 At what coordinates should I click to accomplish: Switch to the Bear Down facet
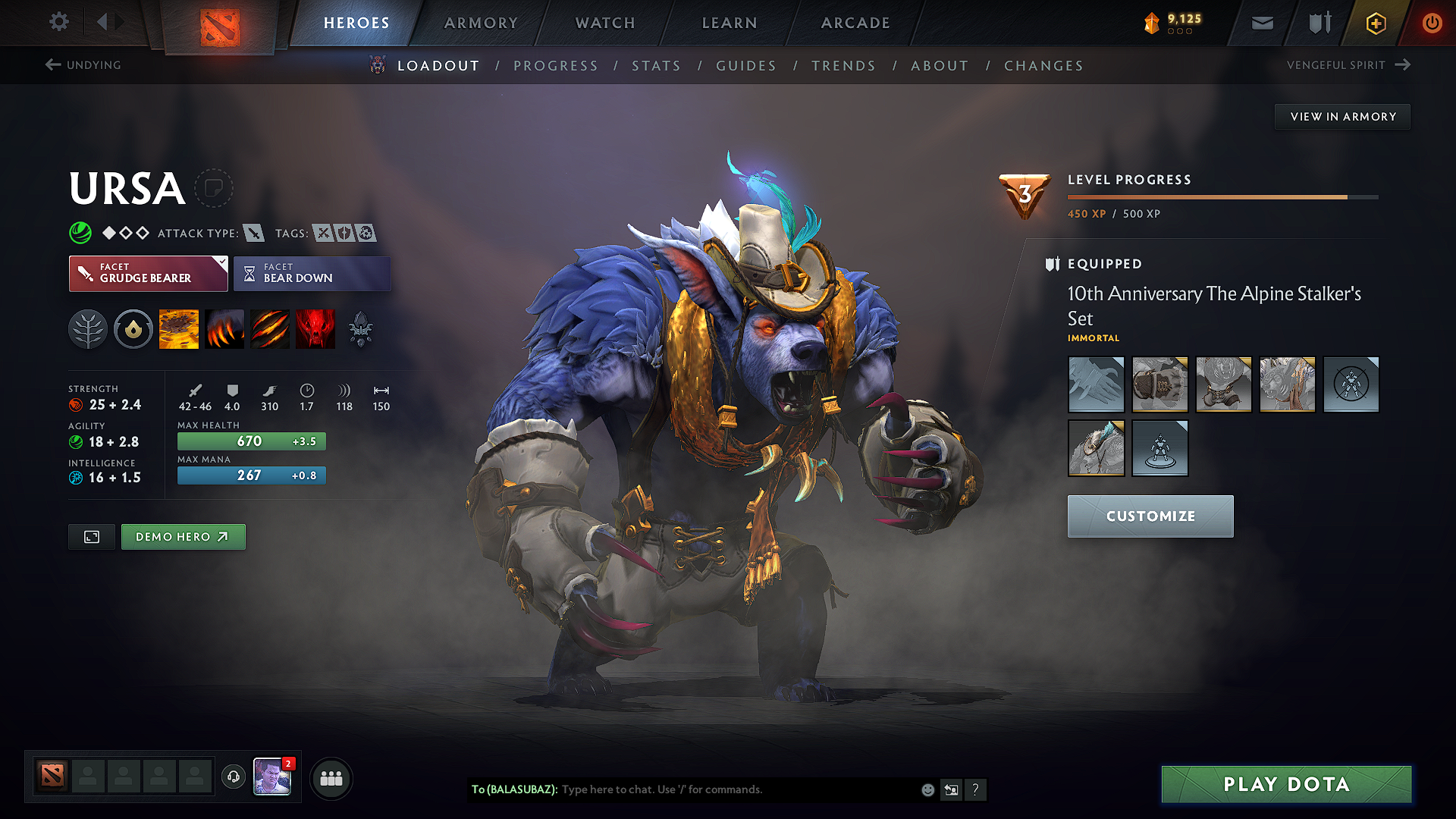pyautogui.click(x=312, y=273)
